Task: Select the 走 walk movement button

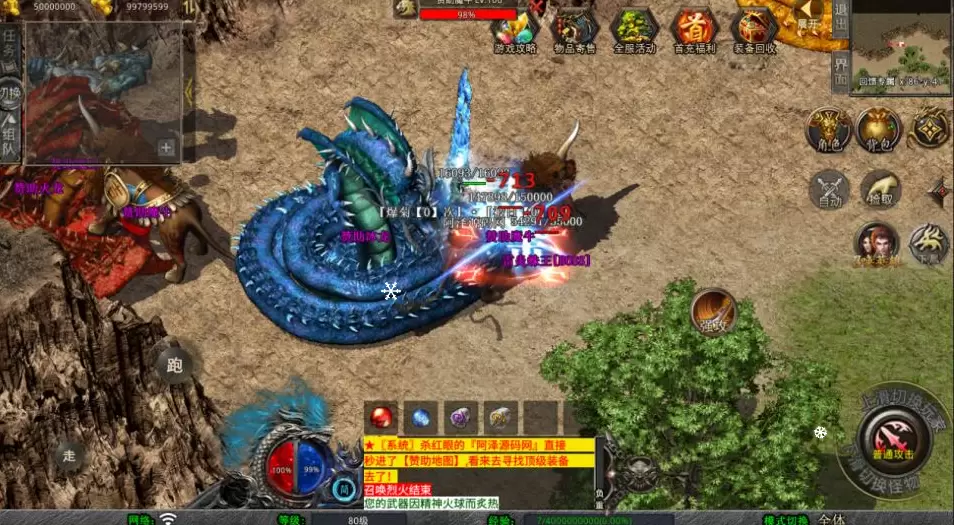Action: point(69,453)
